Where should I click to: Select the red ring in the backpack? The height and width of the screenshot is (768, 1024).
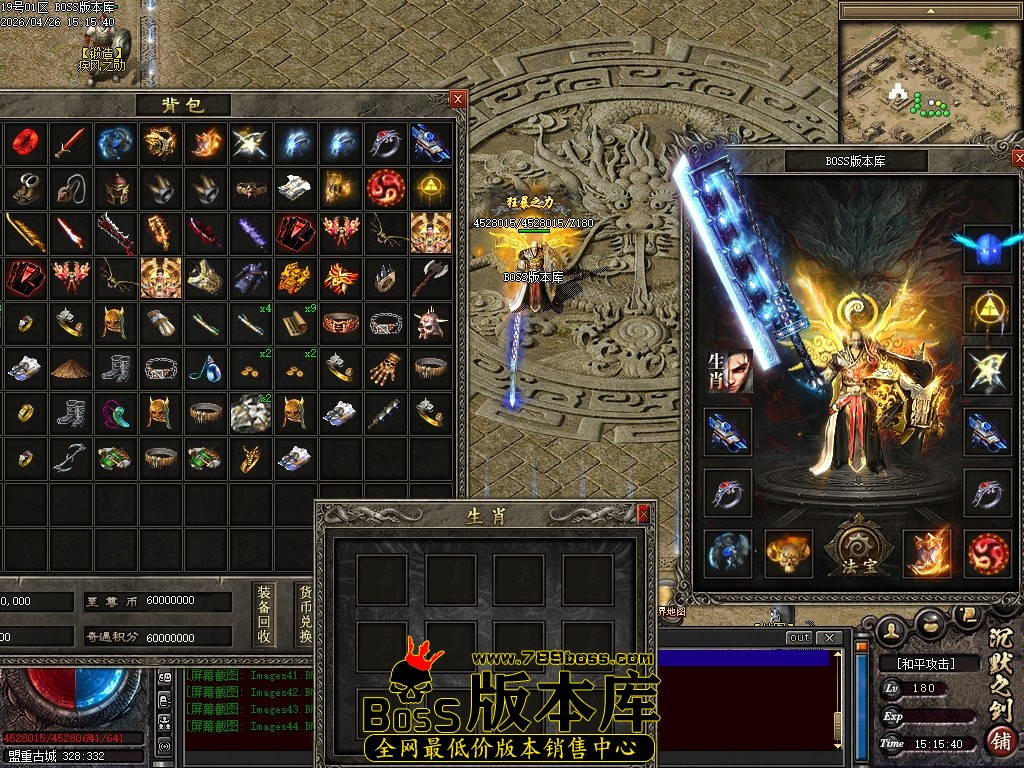coord(24,143)
